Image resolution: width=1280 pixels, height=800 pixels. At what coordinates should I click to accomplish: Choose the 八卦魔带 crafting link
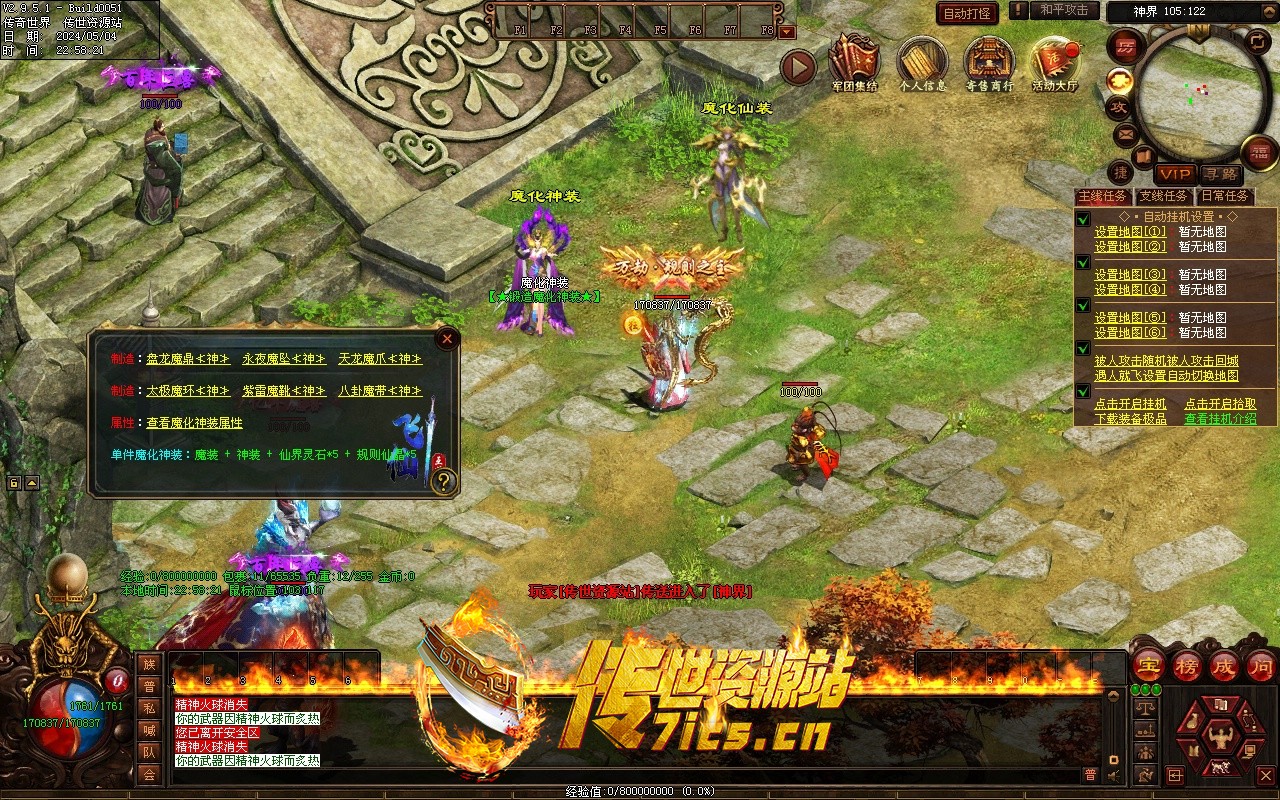point(379,391)
